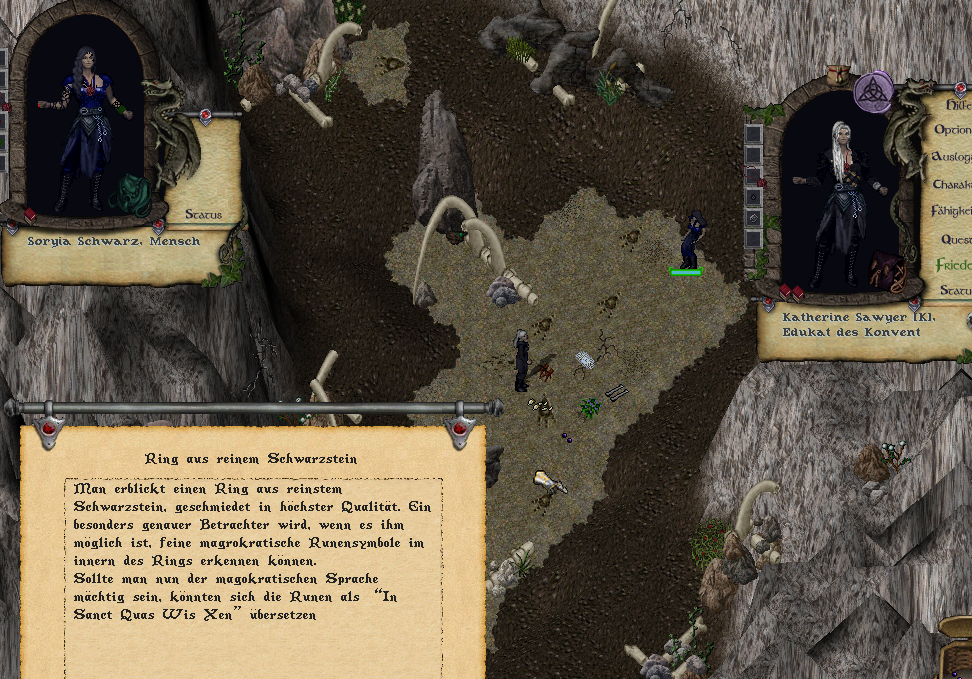Choose Ausloggen on the paperdoll

pyautogui.click(x=952, y=157)
